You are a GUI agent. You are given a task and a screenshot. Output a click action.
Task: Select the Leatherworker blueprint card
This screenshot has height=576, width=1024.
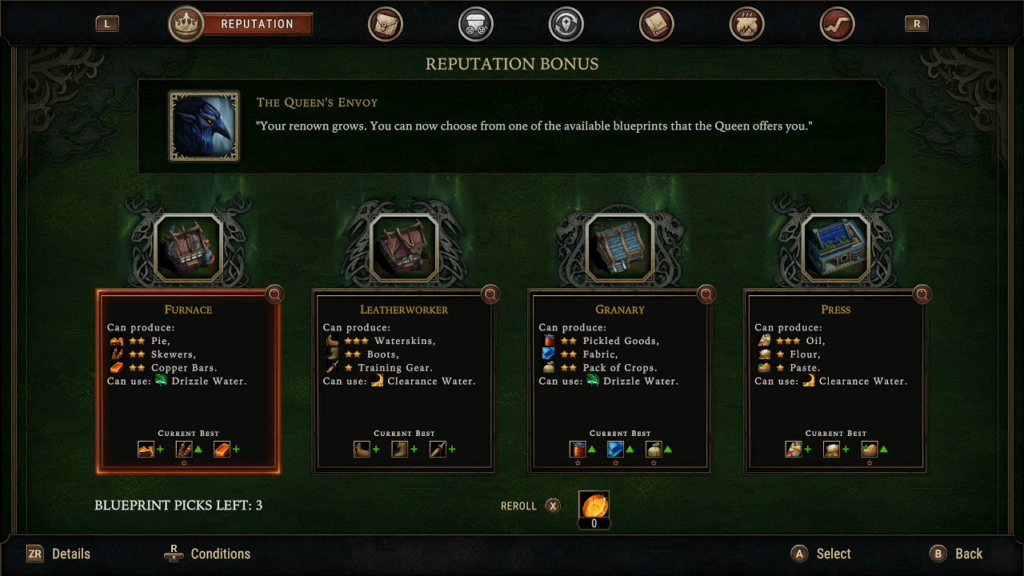[x=404, y=380]
